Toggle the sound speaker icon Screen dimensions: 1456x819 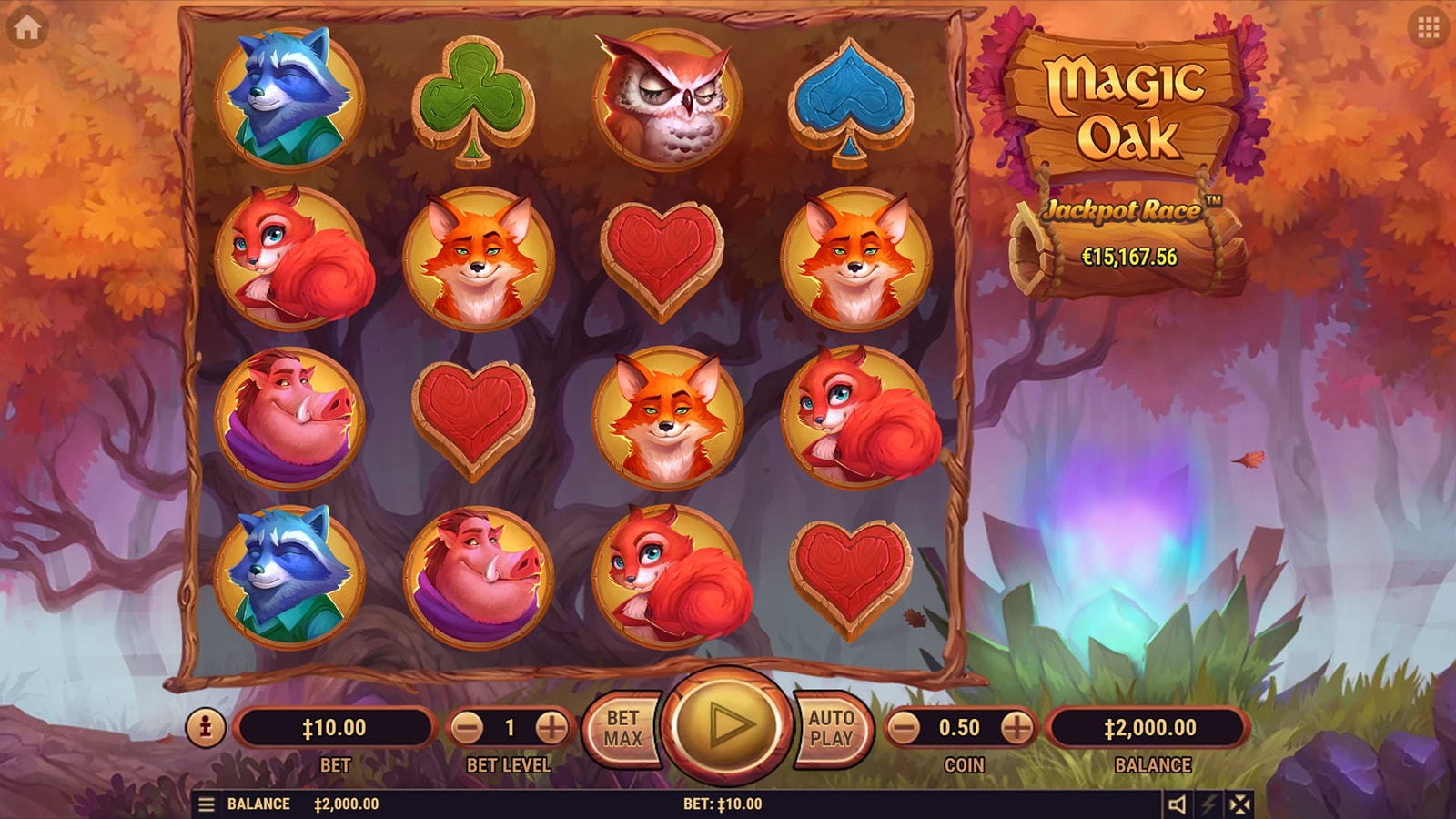pos(1177,804)
